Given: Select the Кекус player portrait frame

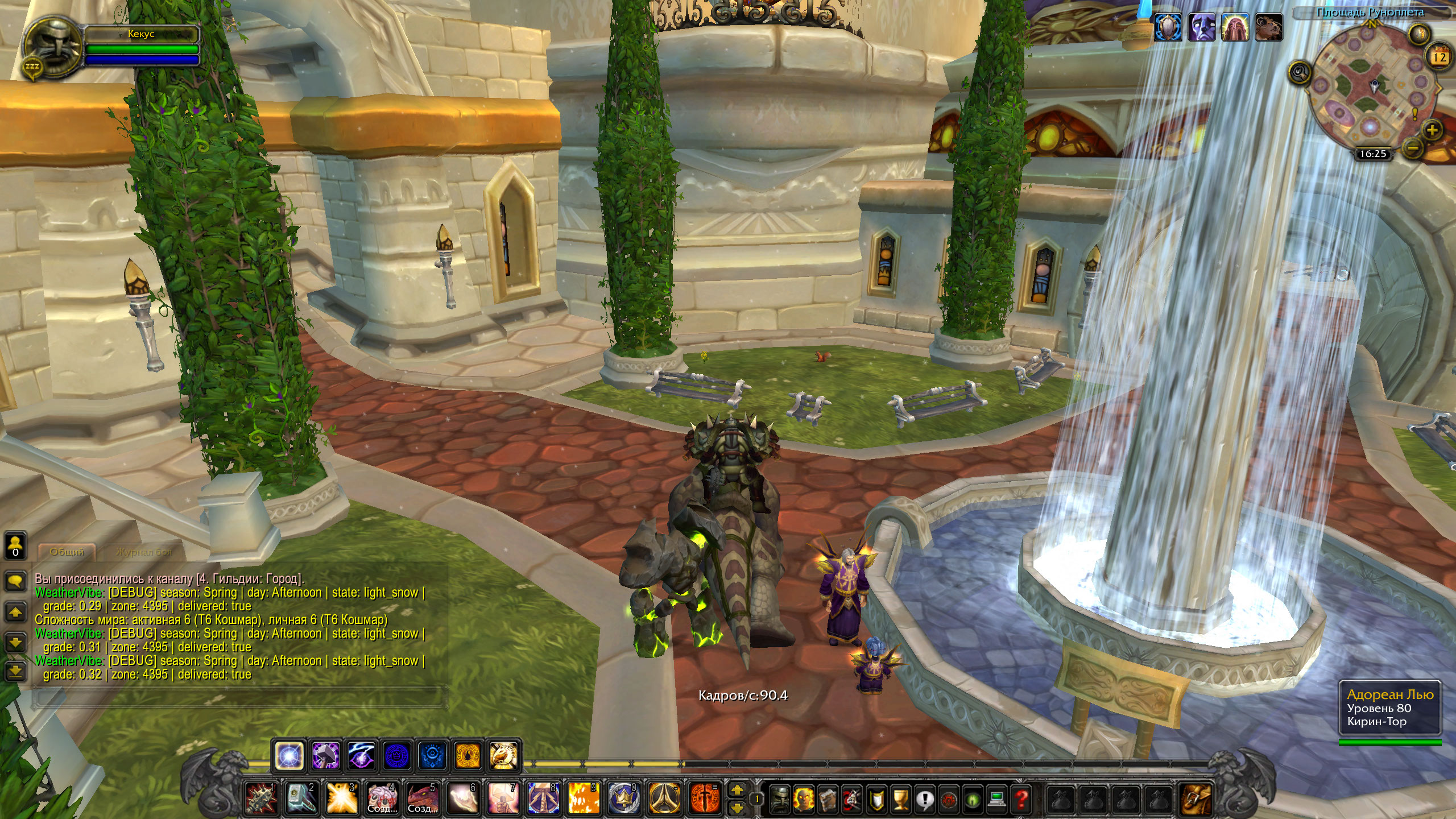Looking at the screenshot, I should [x=54, y=49].
